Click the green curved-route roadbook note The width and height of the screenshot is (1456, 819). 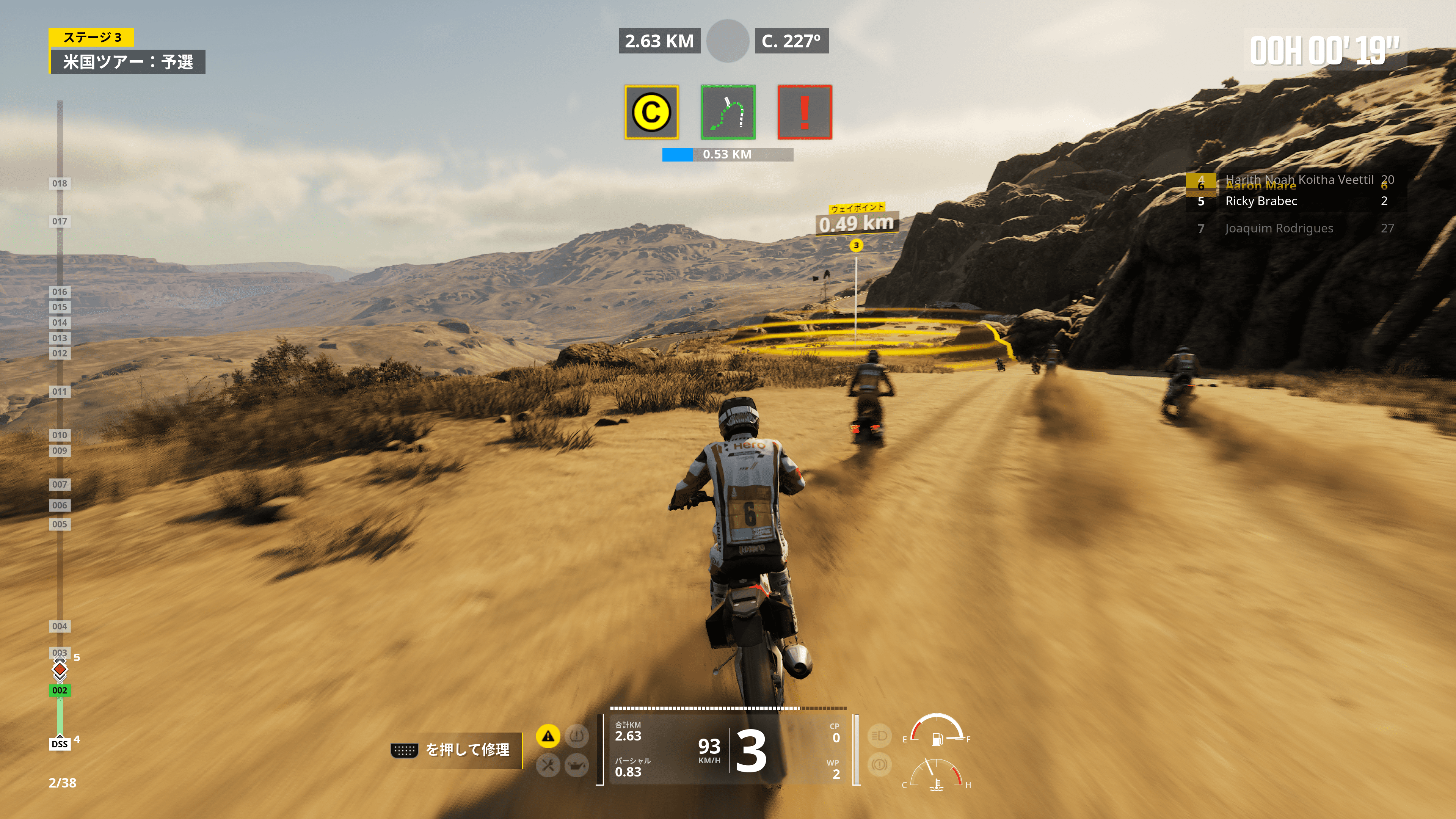click(728, 112)
